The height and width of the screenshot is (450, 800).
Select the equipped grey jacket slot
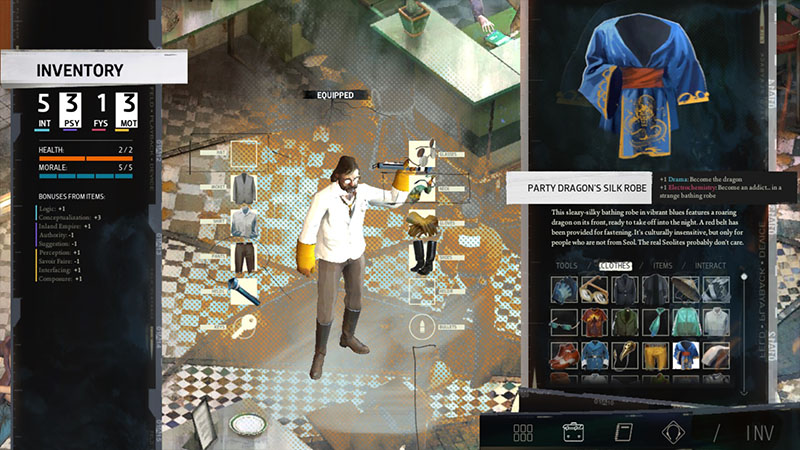(246, 187)
